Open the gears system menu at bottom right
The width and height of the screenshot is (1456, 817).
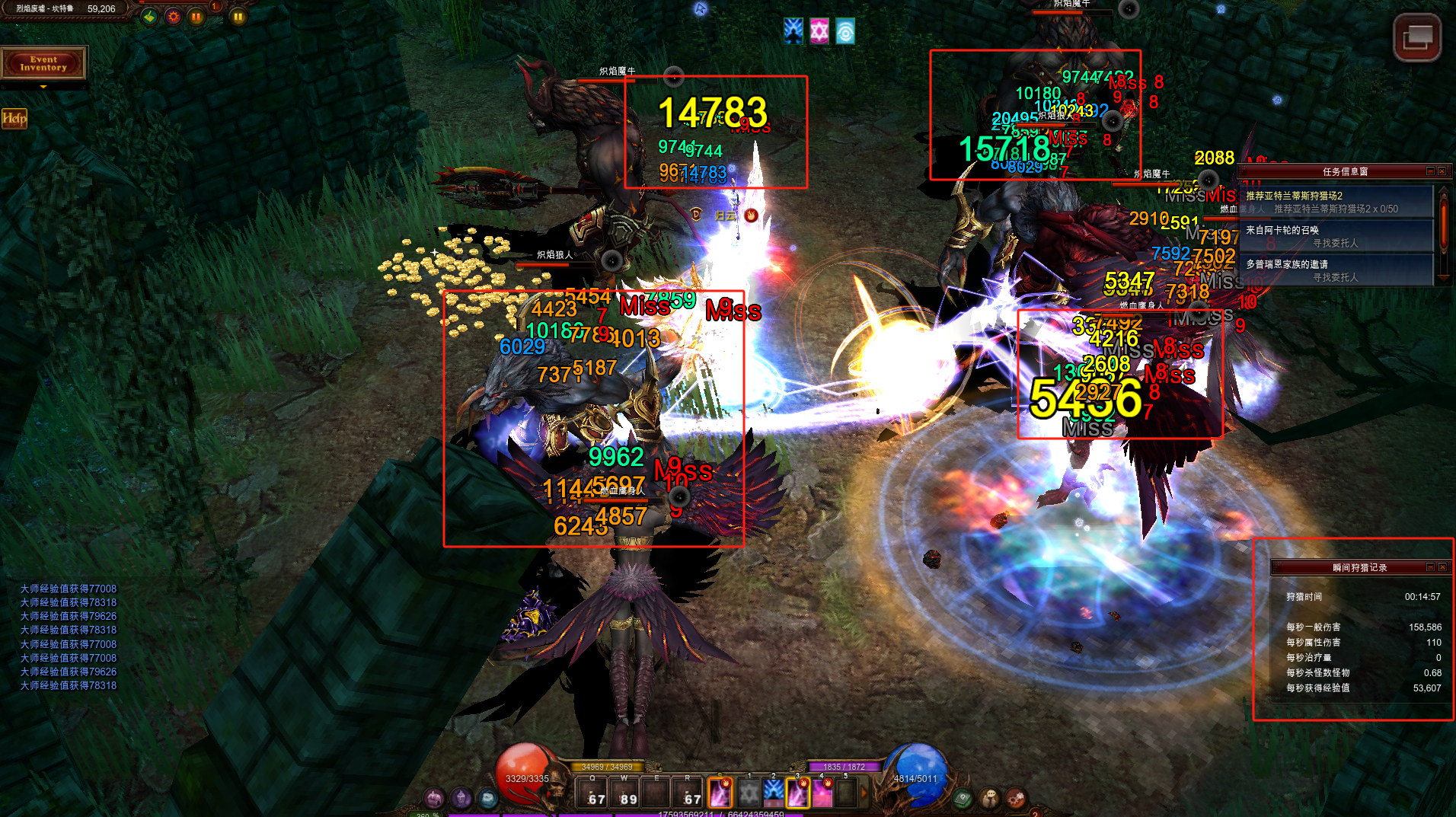pyautogui.click(x=1016, y=798)
